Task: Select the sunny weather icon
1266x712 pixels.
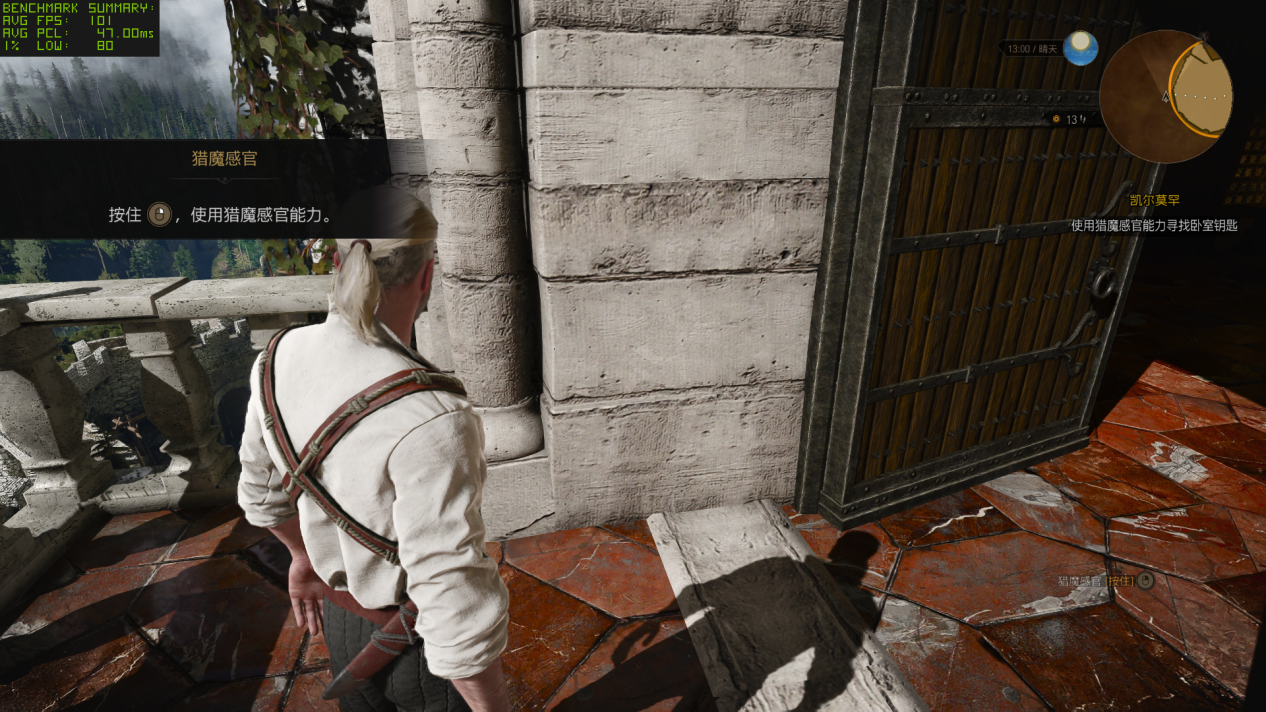Action: 1080,47
